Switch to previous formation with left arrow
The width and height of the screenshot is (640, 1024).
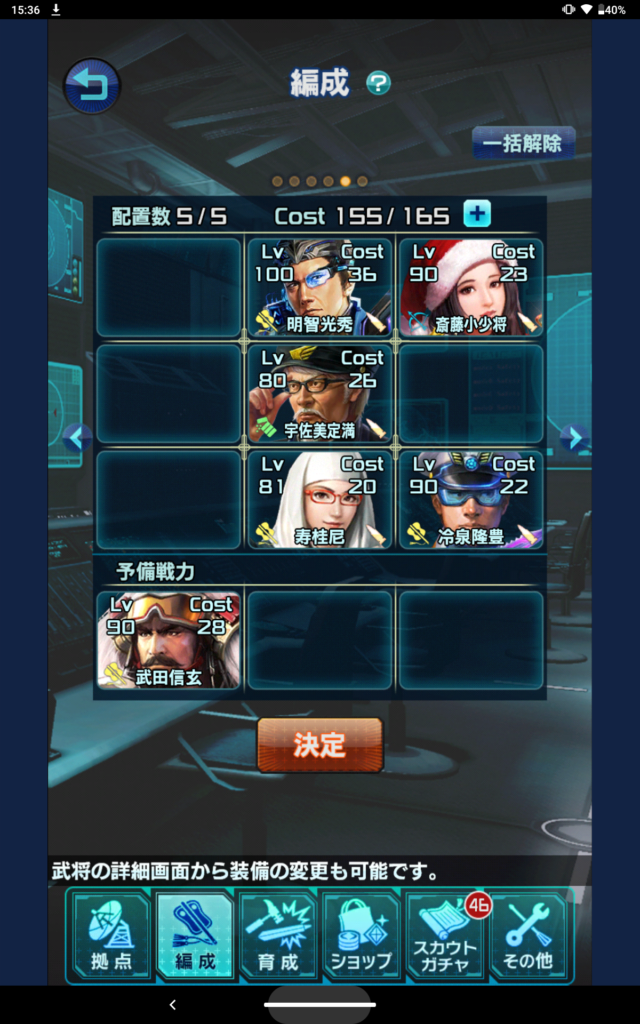(76, 438)
